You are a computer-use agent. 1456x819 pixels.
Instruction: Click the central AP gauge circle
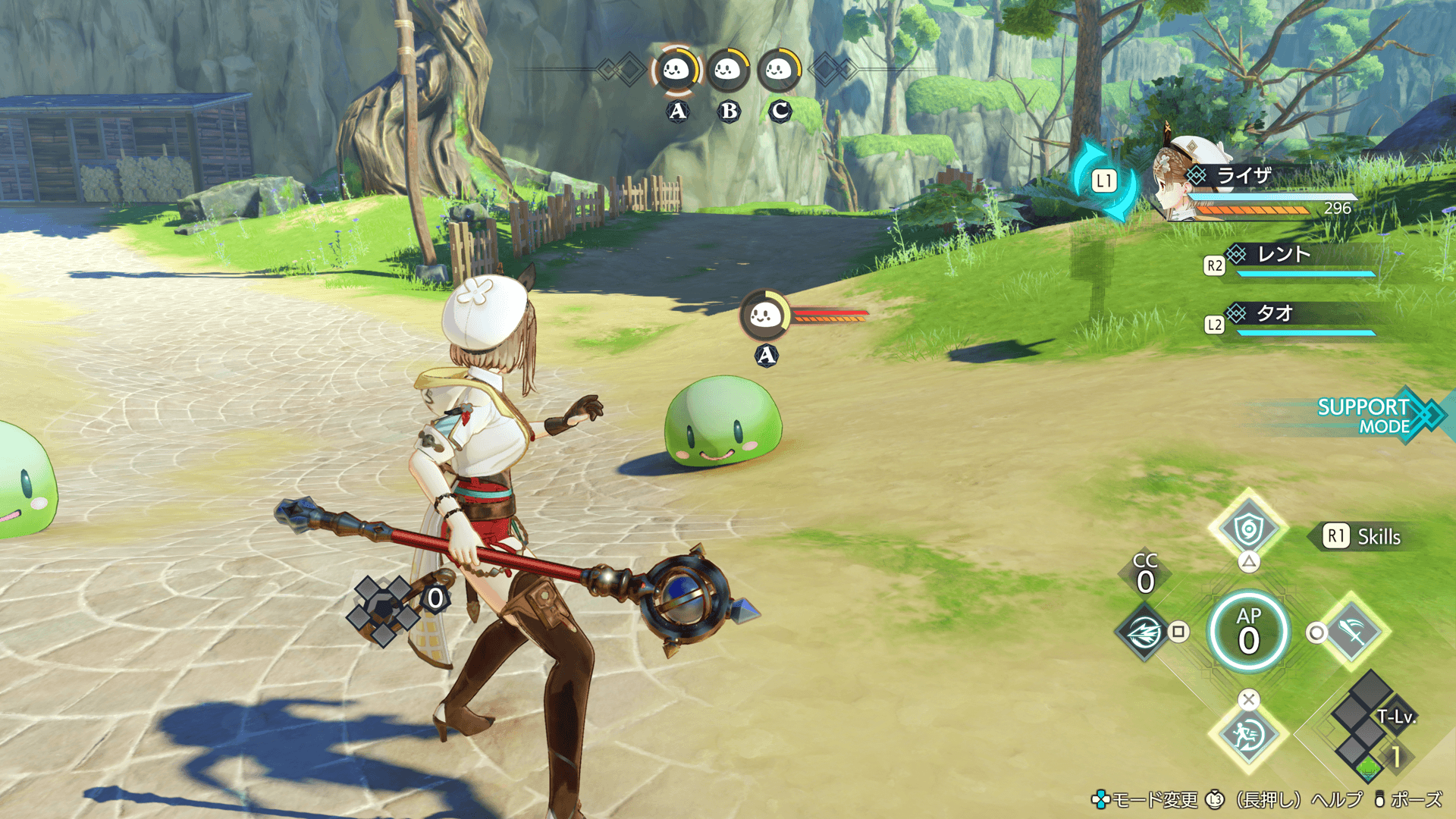(1248, 632)
